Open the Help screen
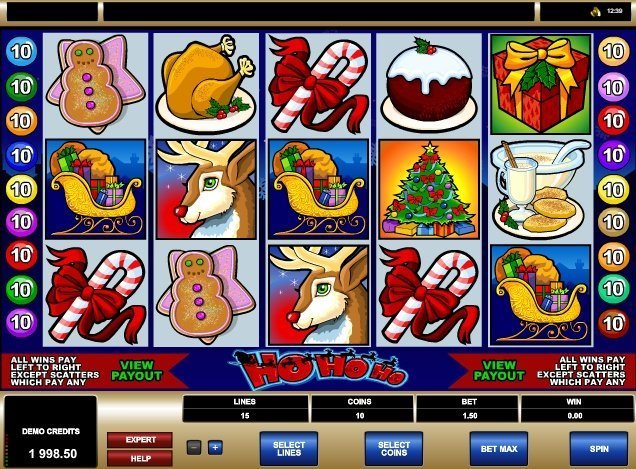The width and height of the screenshot is (636, 469). (x=140, y=457)
